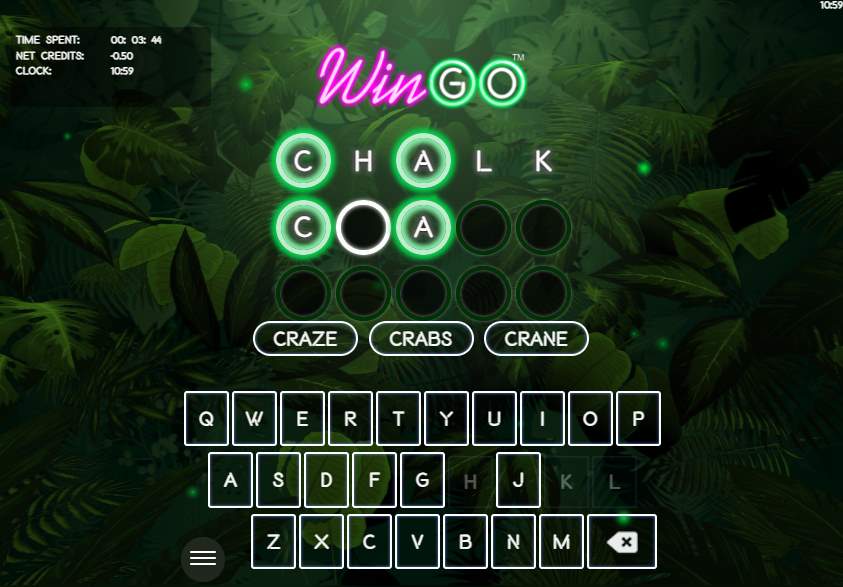Click the letter M key
Image resolution: width=843 pixels, height=587 pixels.
[562, 542]
